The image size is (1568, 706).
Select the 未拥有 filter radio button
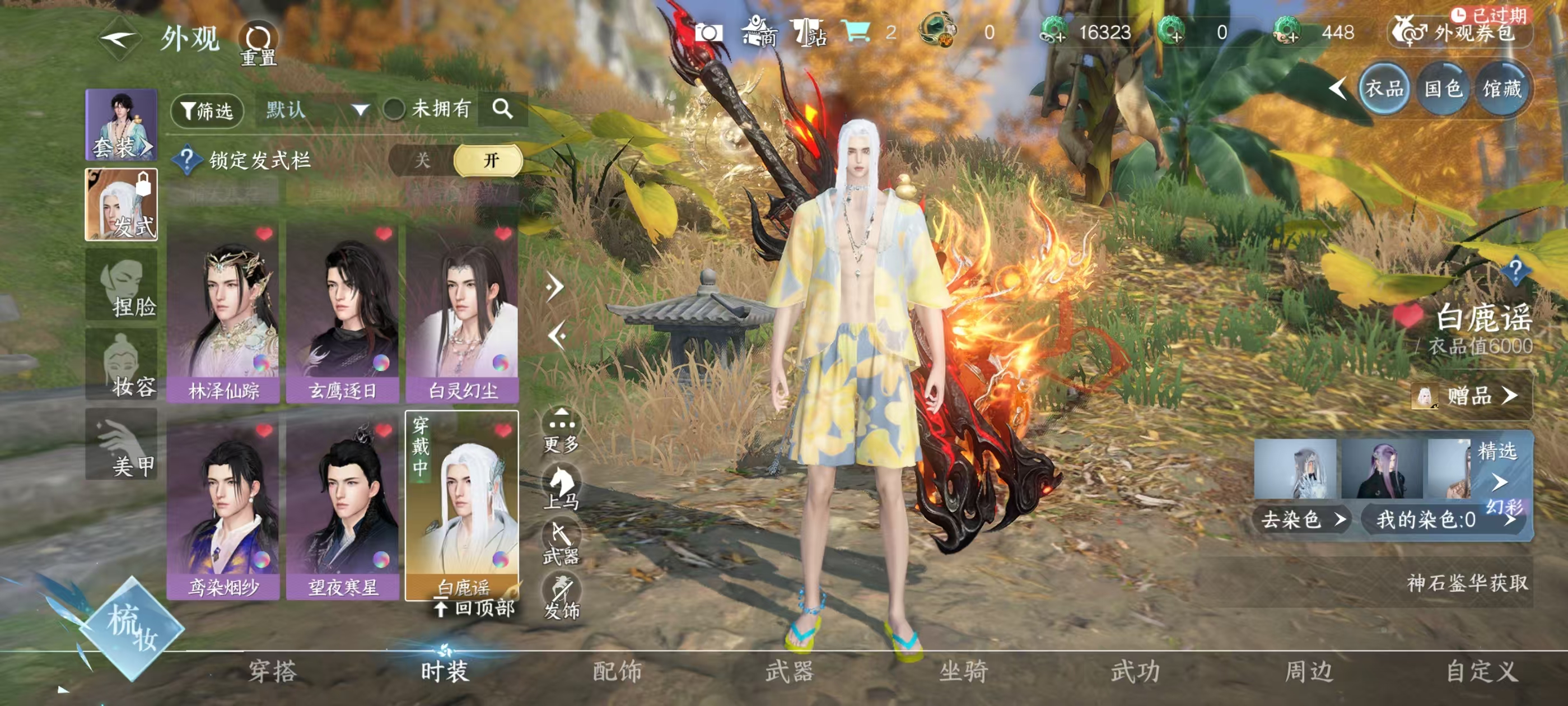point(394,110)
